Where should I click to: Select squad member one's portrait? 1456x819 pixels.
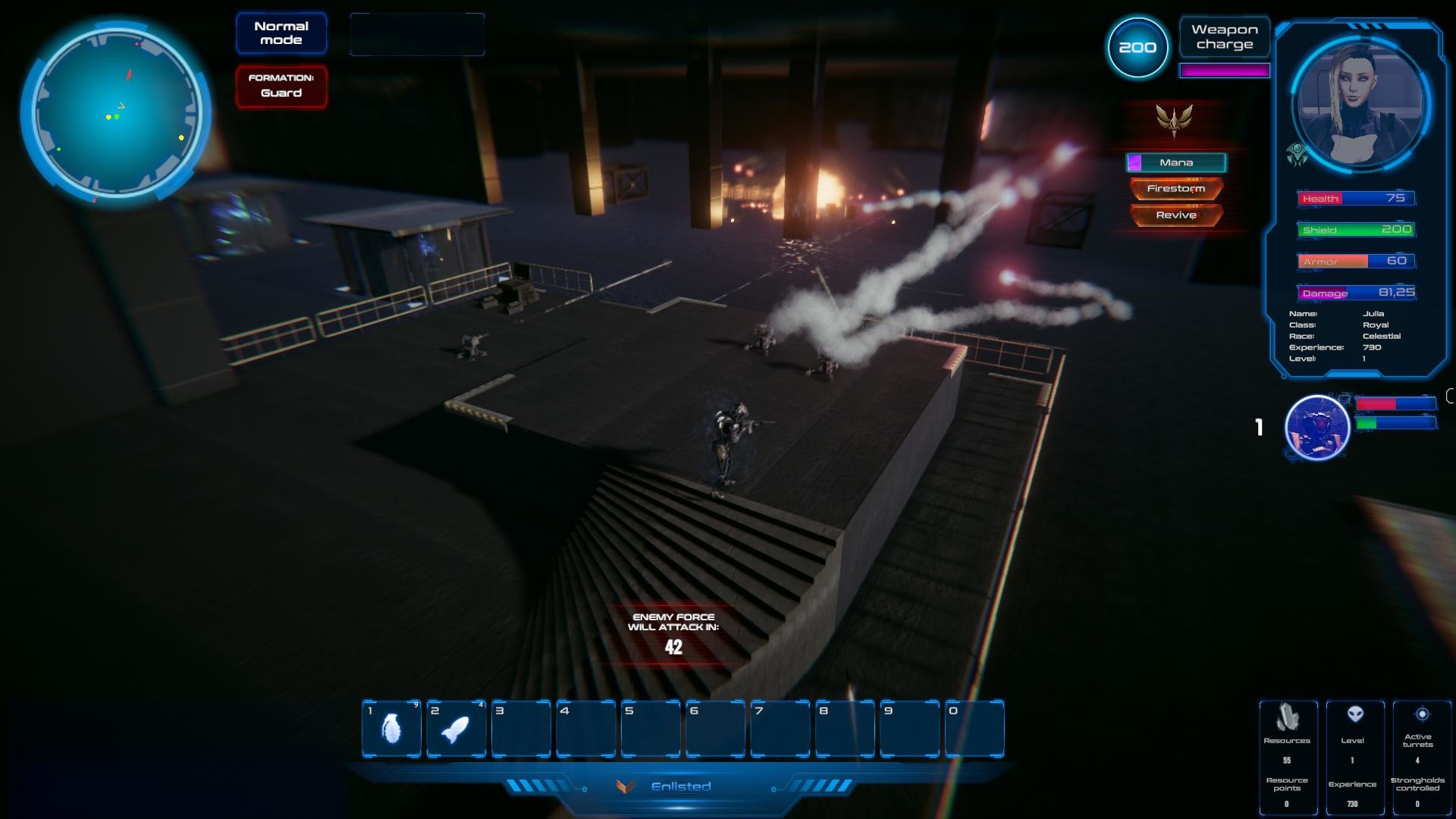click(1317, 428)
